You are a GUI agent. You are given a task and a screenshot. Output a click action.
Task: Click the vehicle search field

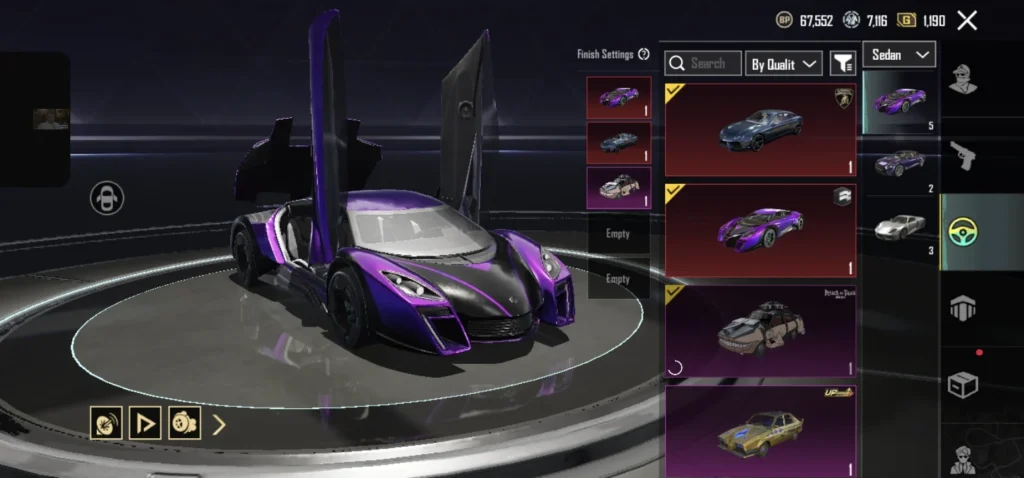pos(702,63)
